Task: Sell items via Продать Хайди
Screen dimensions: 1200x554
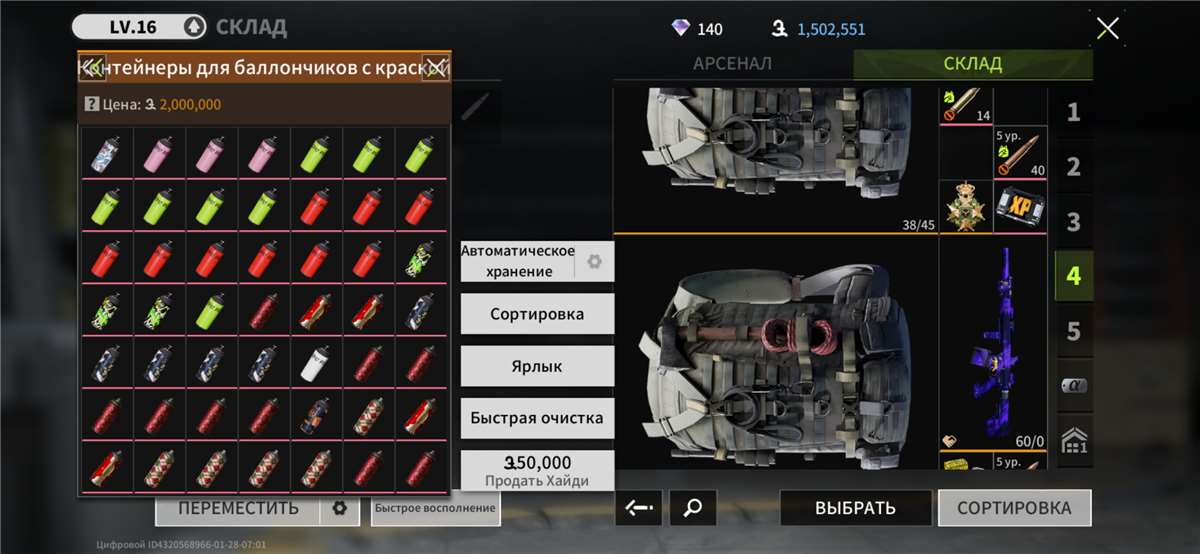Action: click(537, 470)
